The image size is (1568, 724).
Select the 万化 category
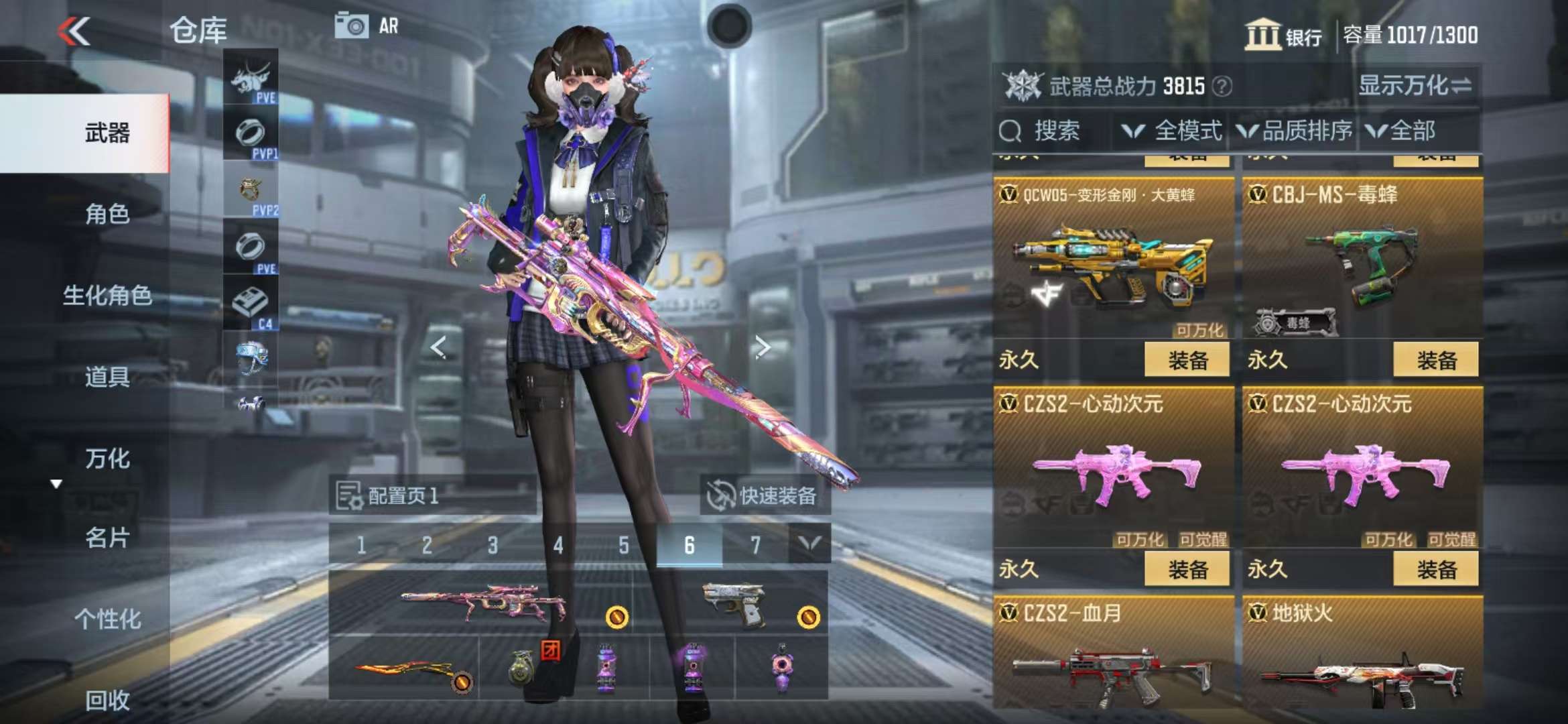click(107, 459)
